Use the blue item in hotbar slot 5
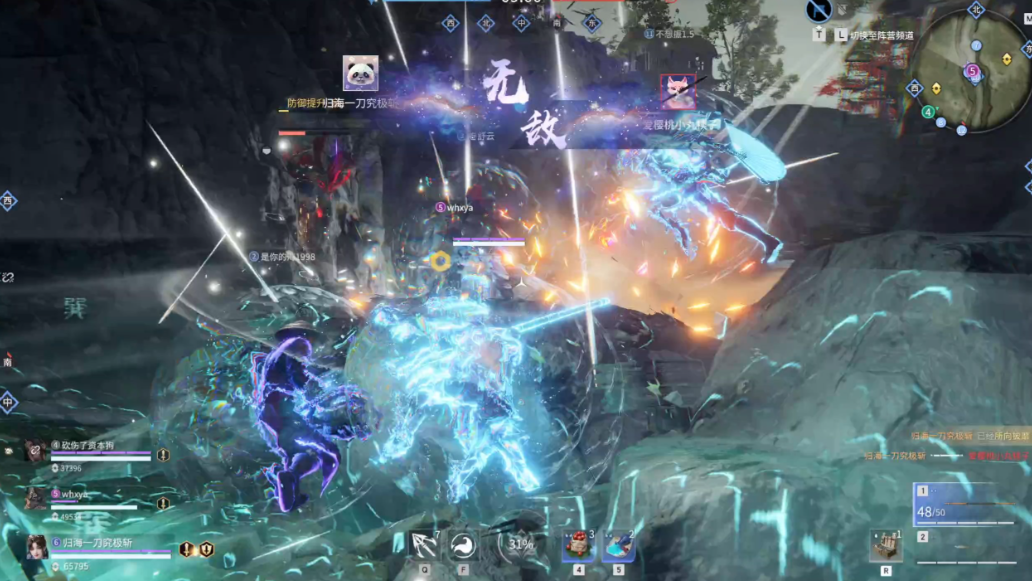Viewport: 1032px width, 581px height. pos(618,545)
